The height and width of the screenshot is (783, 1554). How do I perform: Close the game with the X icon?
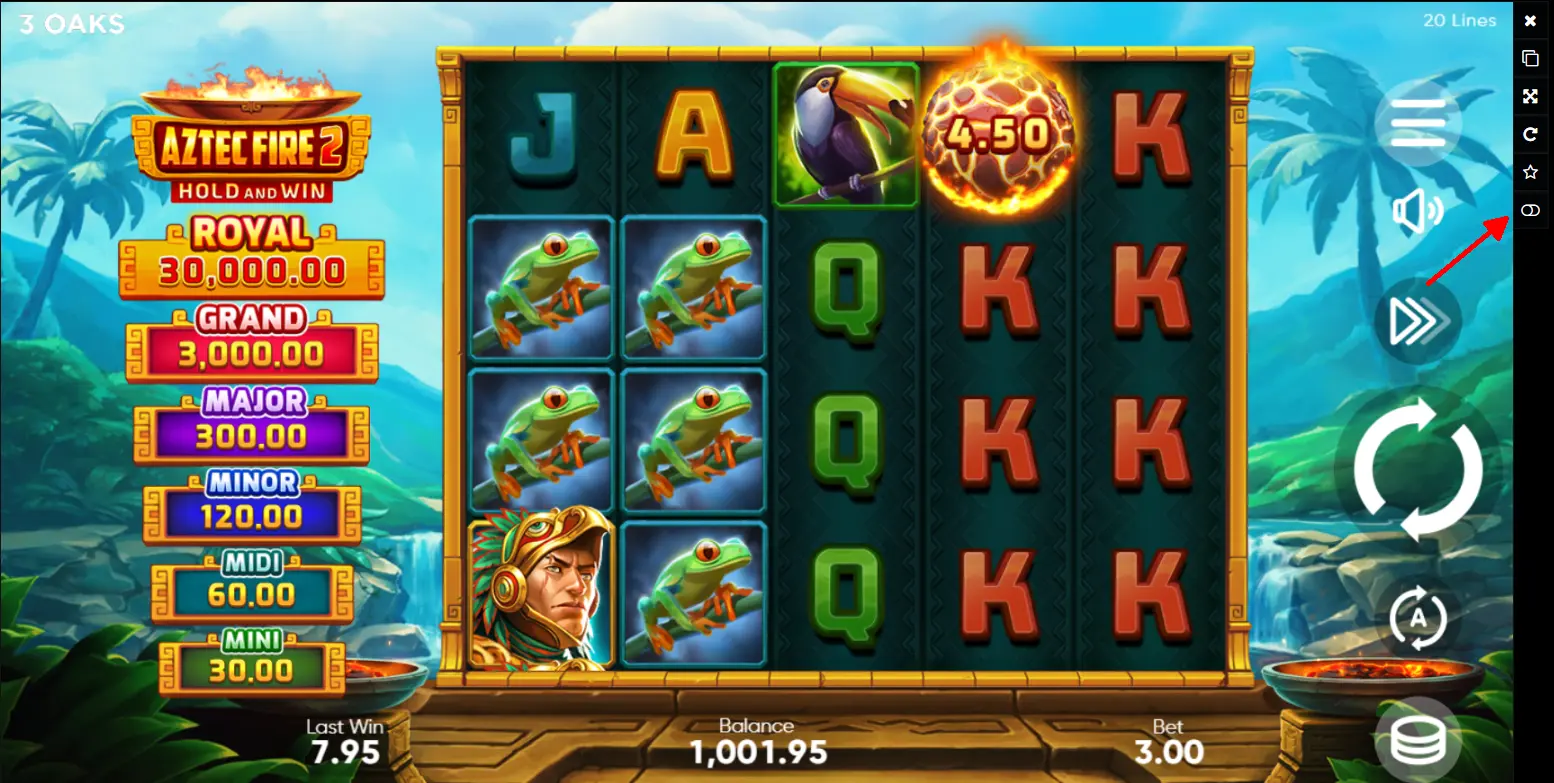(x=1530, y=20)
